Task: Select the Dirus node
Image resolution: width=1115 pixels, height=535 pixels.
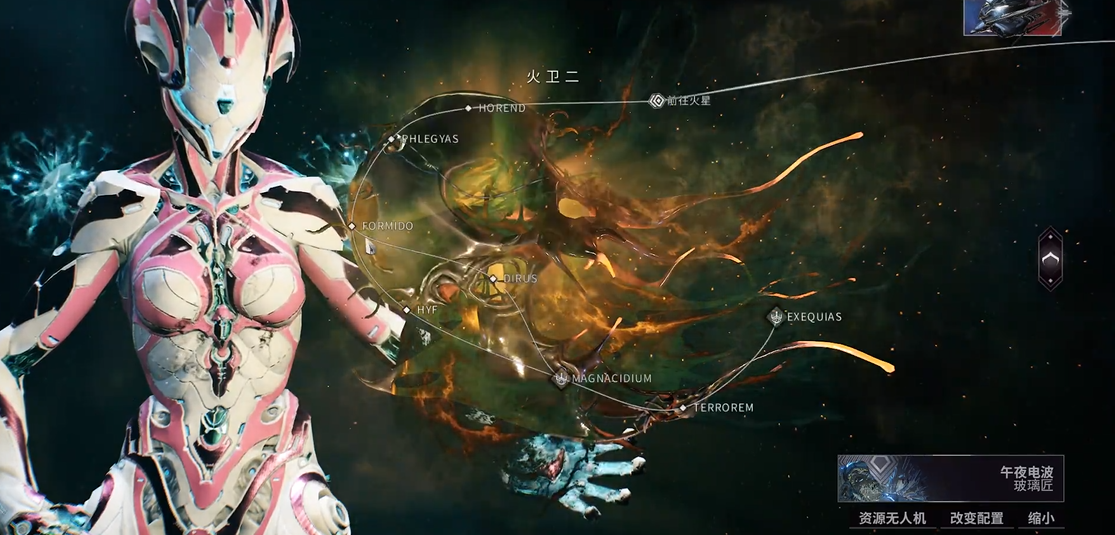Action: (493, 278)
